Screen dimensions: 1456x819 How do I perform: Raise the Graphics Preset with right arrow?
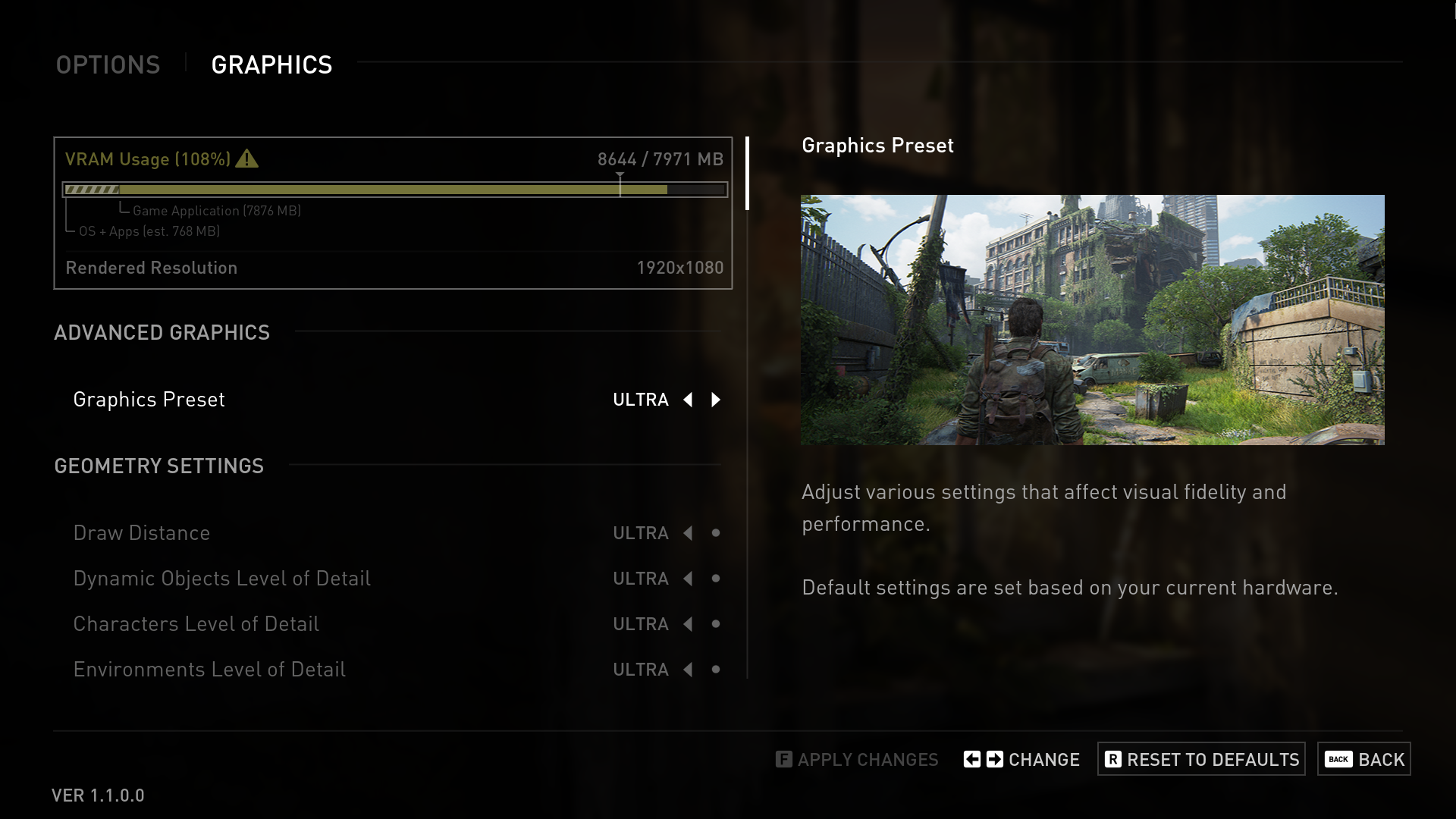pyautogui.click(x=716, y=400)
